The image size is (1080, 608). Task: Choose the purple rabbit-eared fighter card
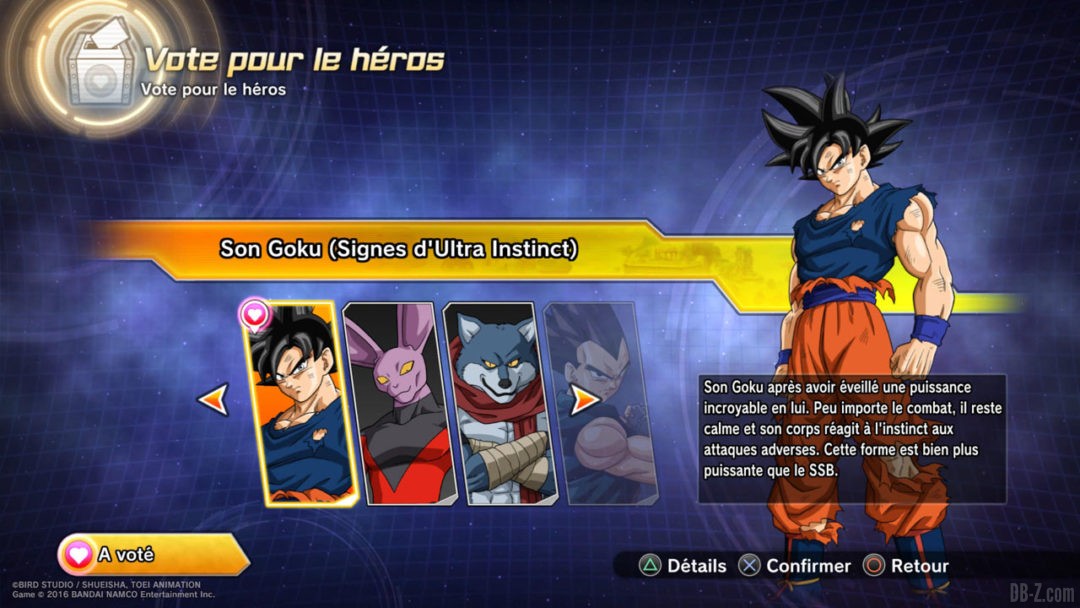[397, 402]
